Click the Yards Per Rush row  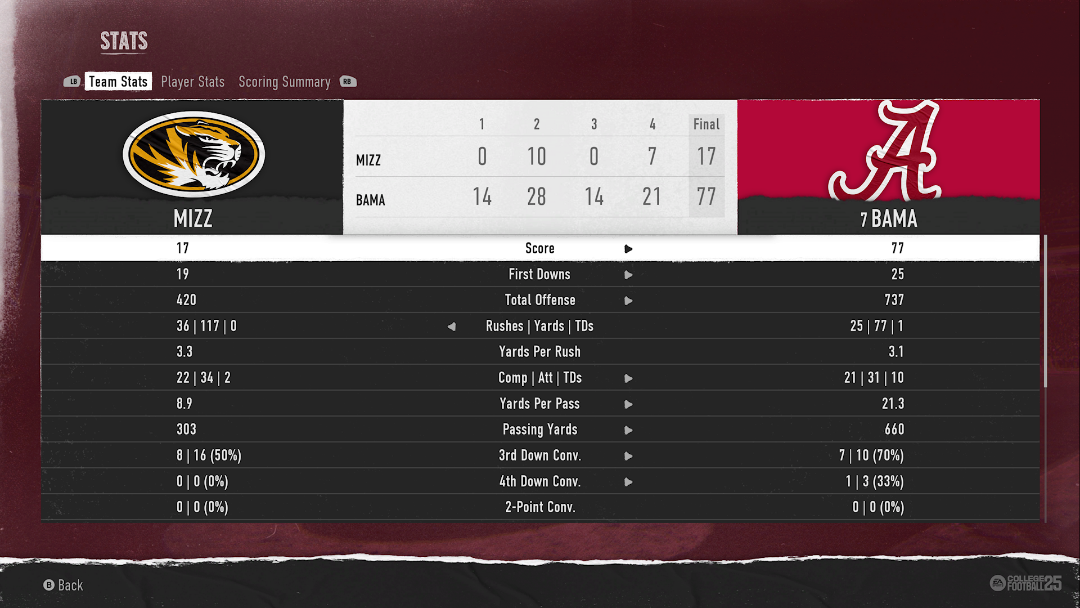pos(540,352)
